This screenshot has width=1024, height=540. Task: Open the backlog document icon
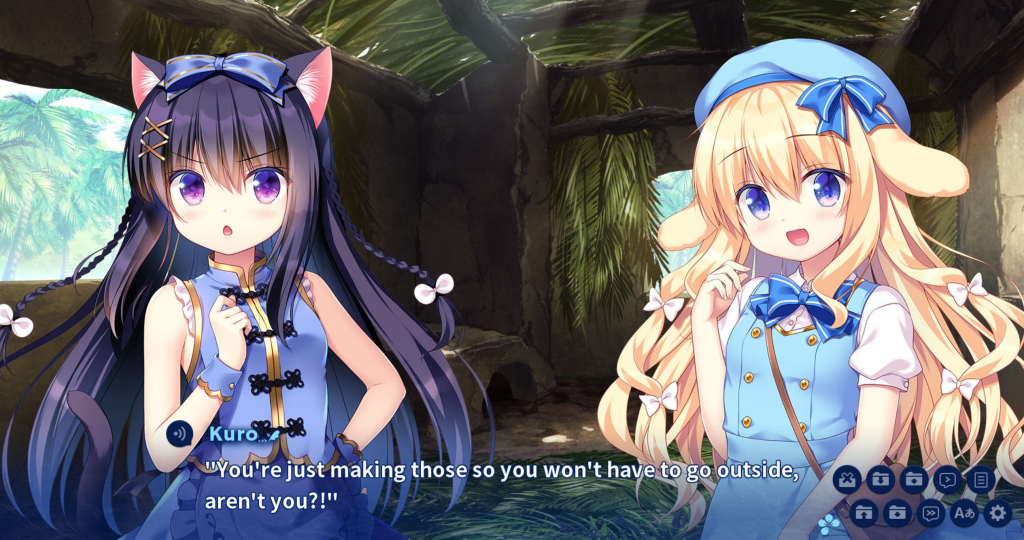[980, 480]
